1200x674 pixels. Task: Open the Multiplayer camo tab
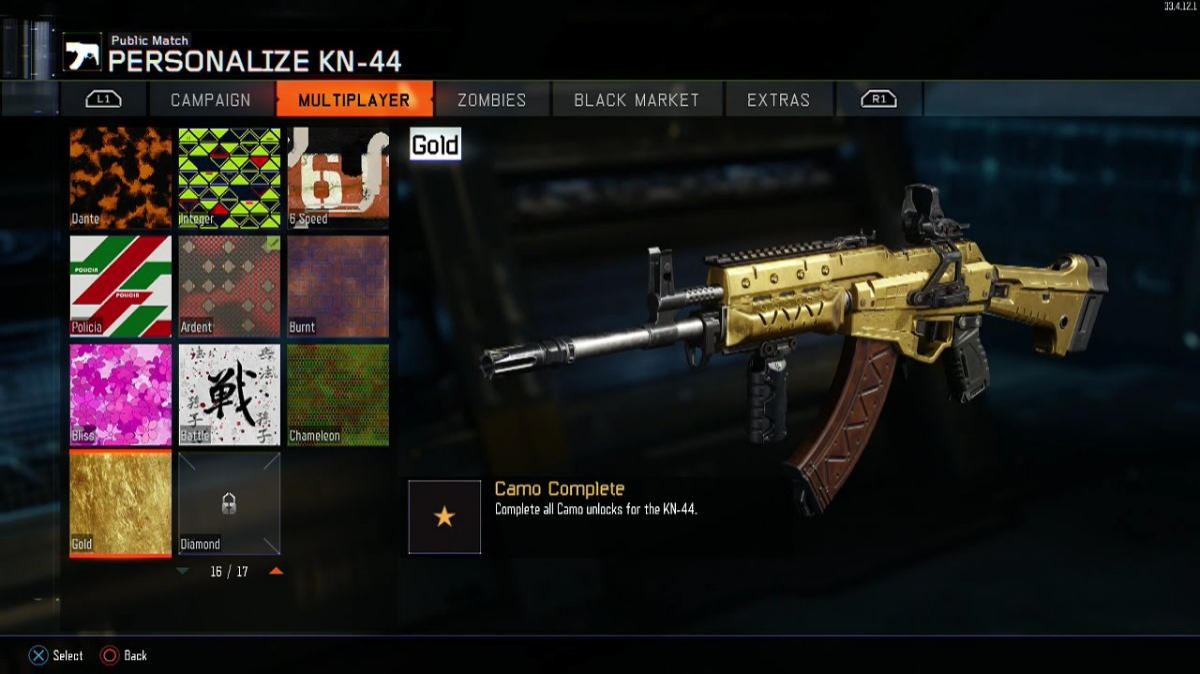pyautogui.click(x=354, y=100)
